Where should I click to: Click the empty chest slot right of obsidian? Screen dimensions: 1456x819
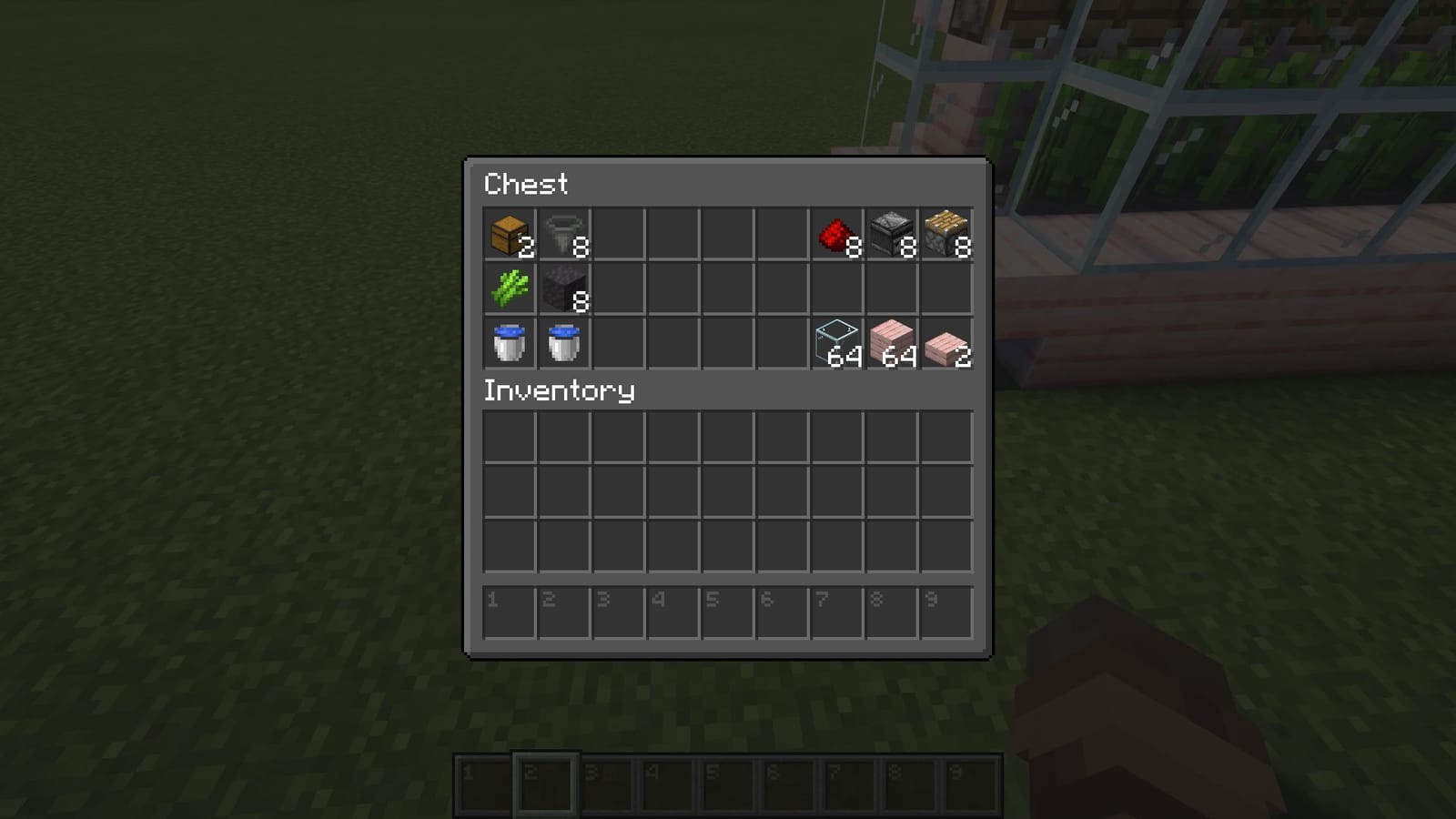point(619,289)
